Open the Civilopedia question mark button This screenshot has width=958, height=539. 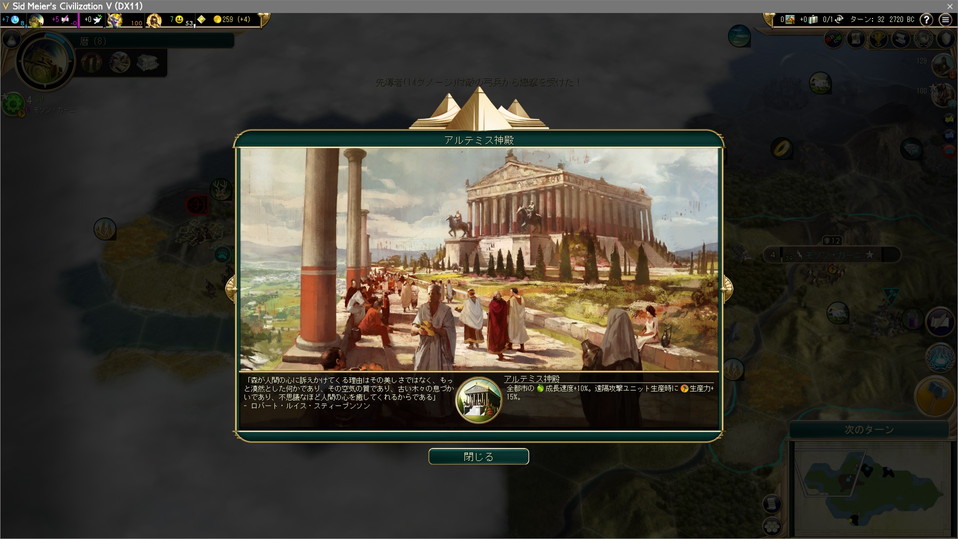tap(926, 20)
